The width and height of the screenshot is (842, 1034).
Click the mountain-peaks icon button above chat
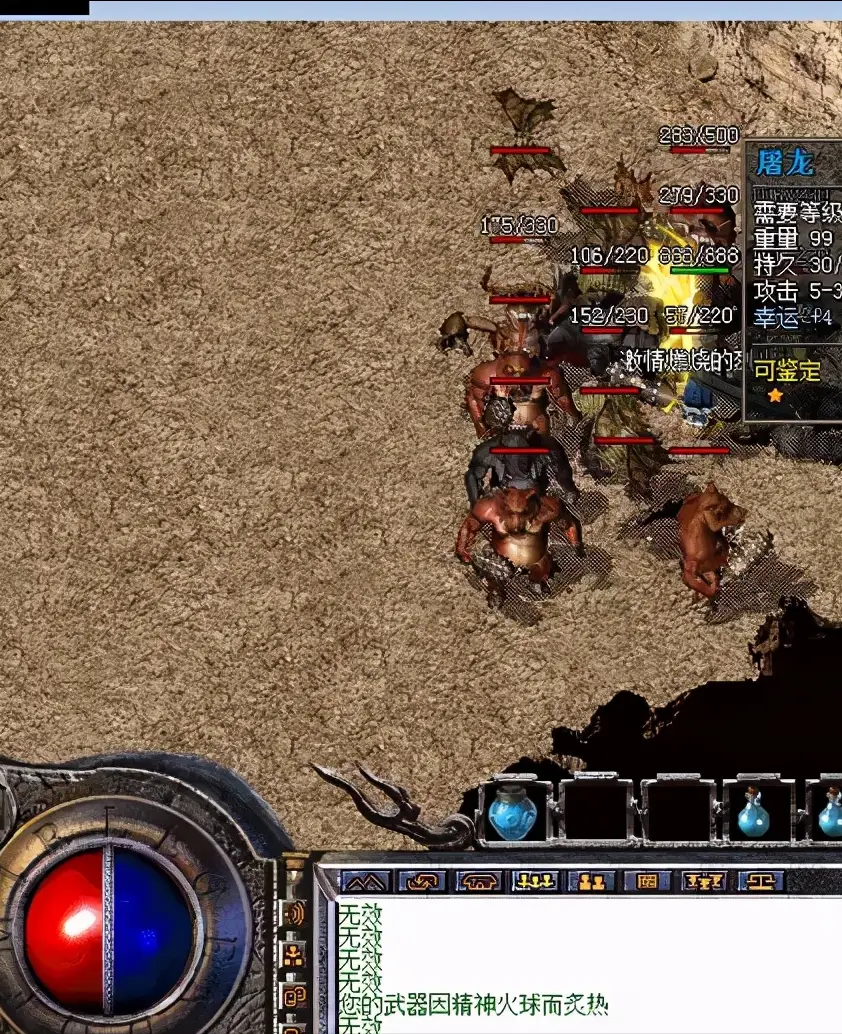[365, 881]
